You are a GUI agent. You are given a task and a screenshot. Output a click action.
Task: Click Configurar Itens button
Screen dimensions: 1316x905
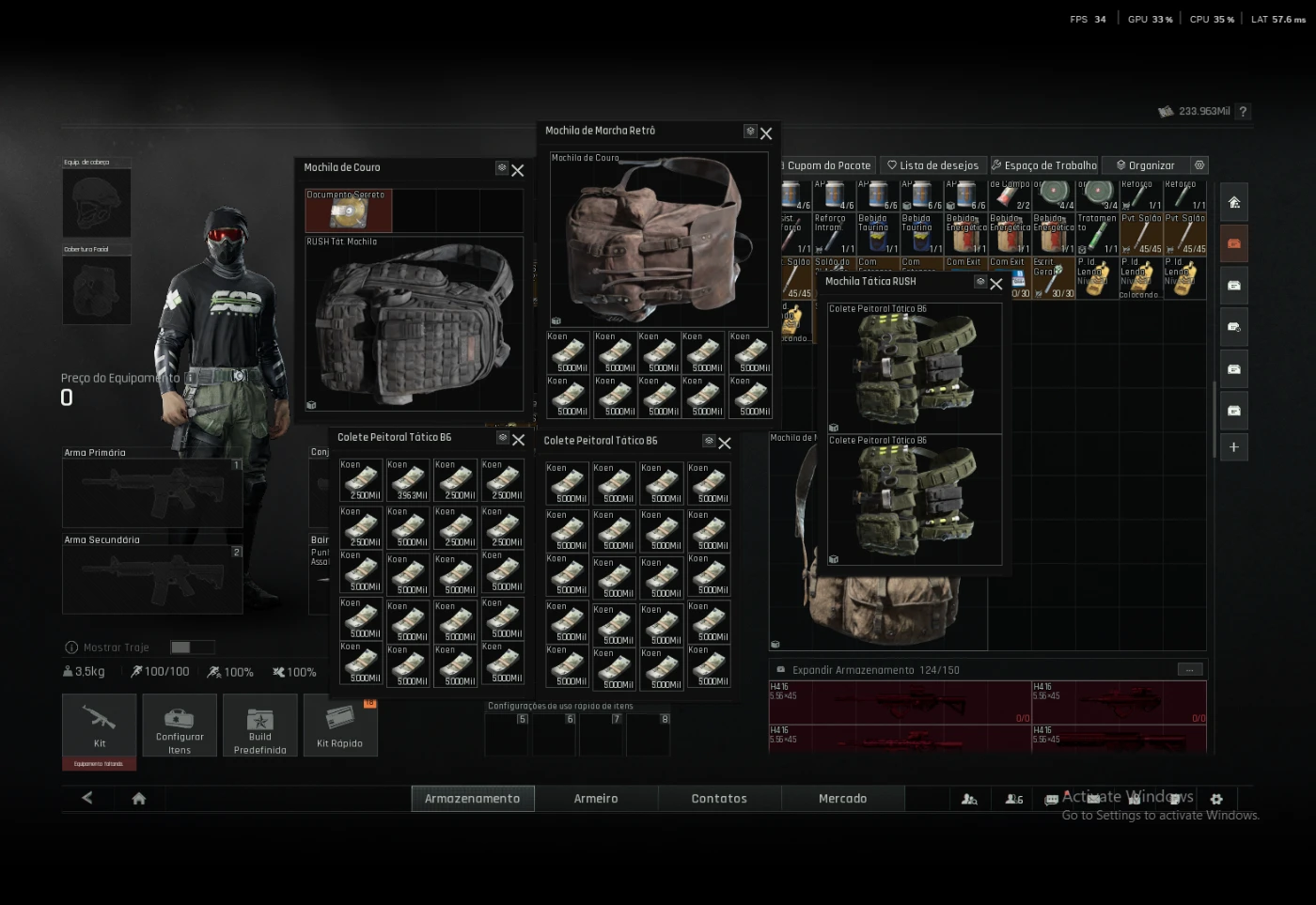(179, 726)
